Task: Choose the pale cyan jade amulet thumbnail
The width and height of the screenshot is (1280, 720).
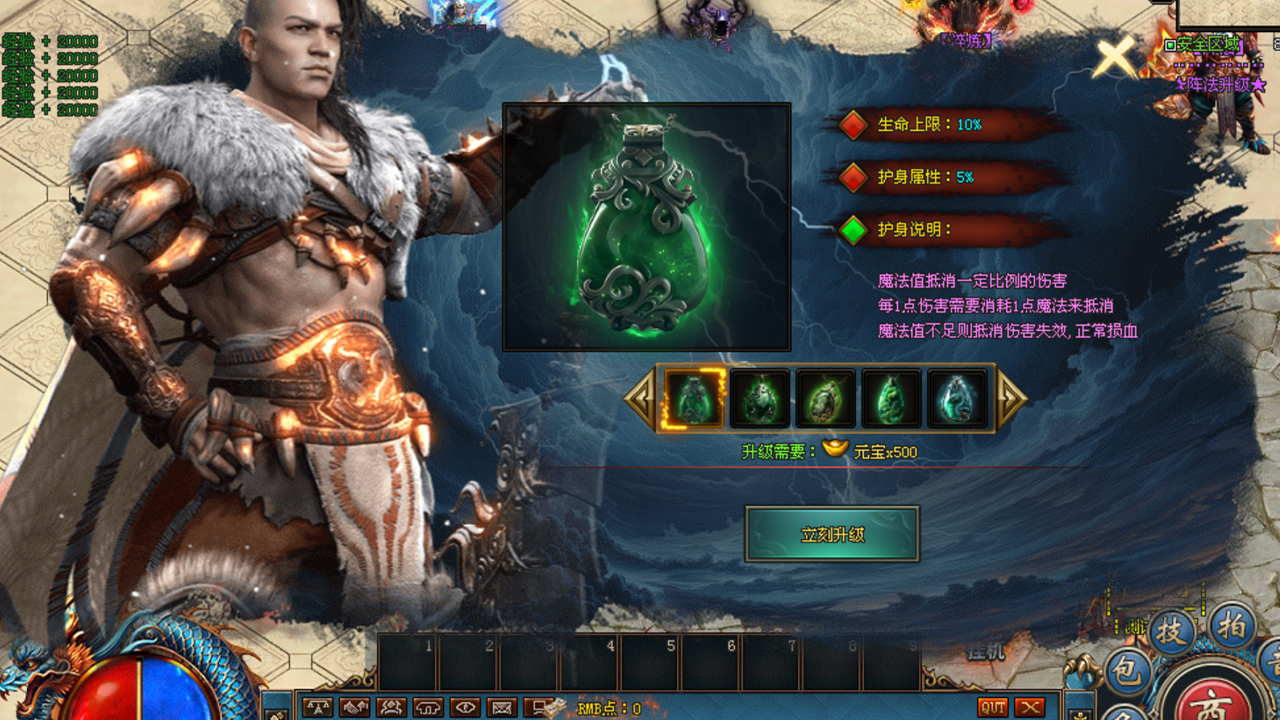Action: (x=957, y=398)
